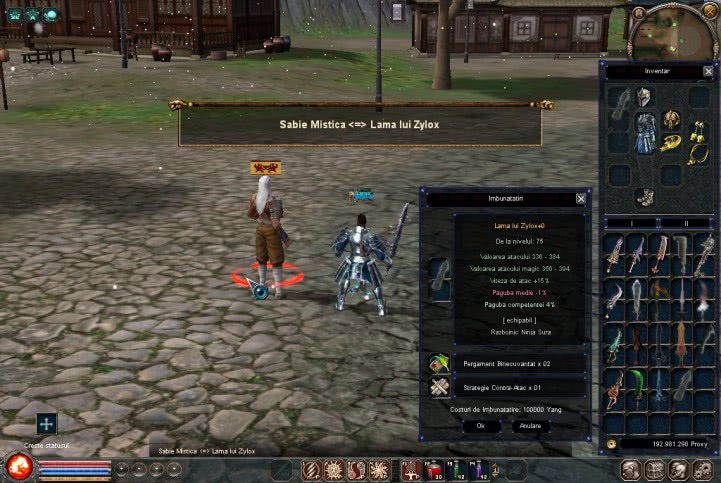Select the equipped helmet slot
The width and height of the screenshot is (721, 483).
(x=644, y=97)
